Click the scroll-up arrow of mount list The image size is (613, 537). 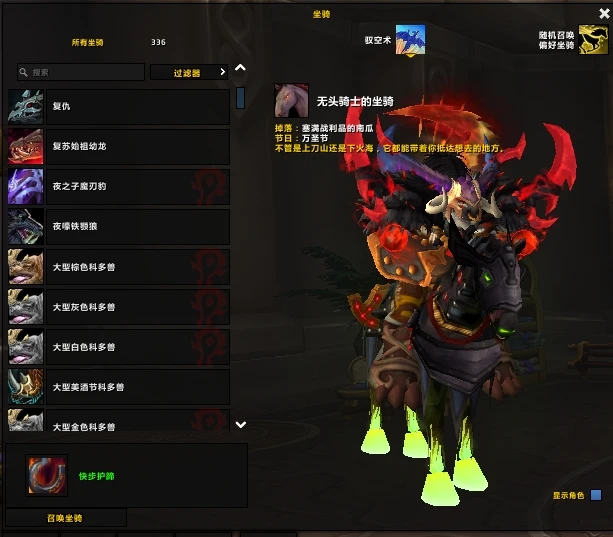click(240, 69)
